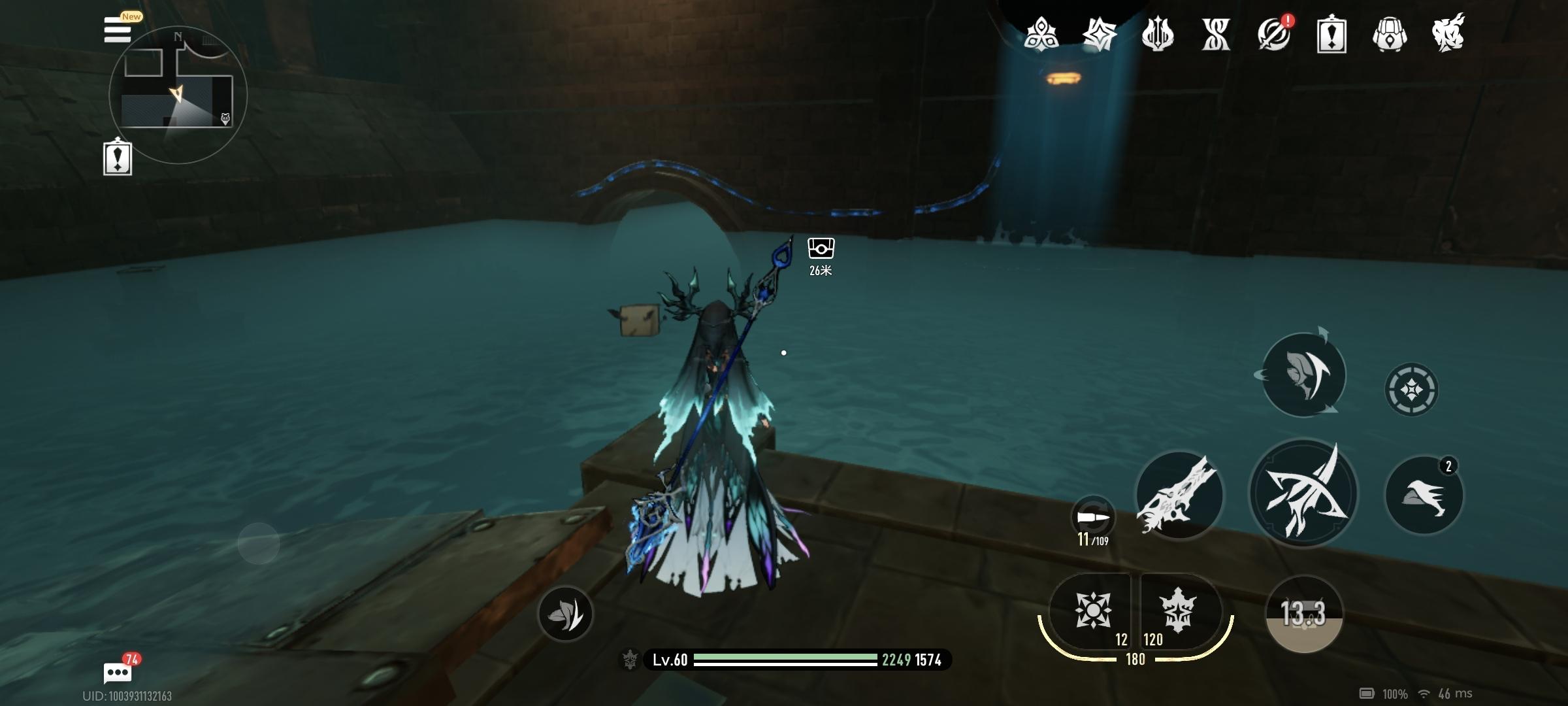Tap the leaf-shaped button near character
Screen dimensions: 1568x706
point(565,613)
